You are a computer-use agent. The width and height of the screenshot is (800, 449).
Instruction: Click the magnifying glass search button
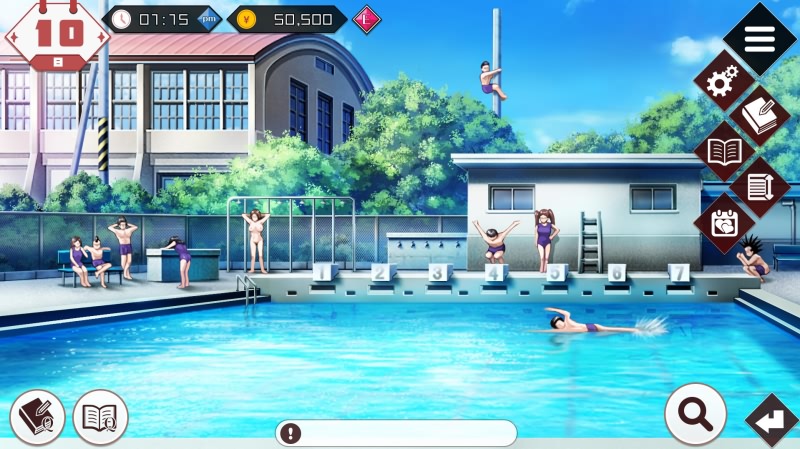695,414
